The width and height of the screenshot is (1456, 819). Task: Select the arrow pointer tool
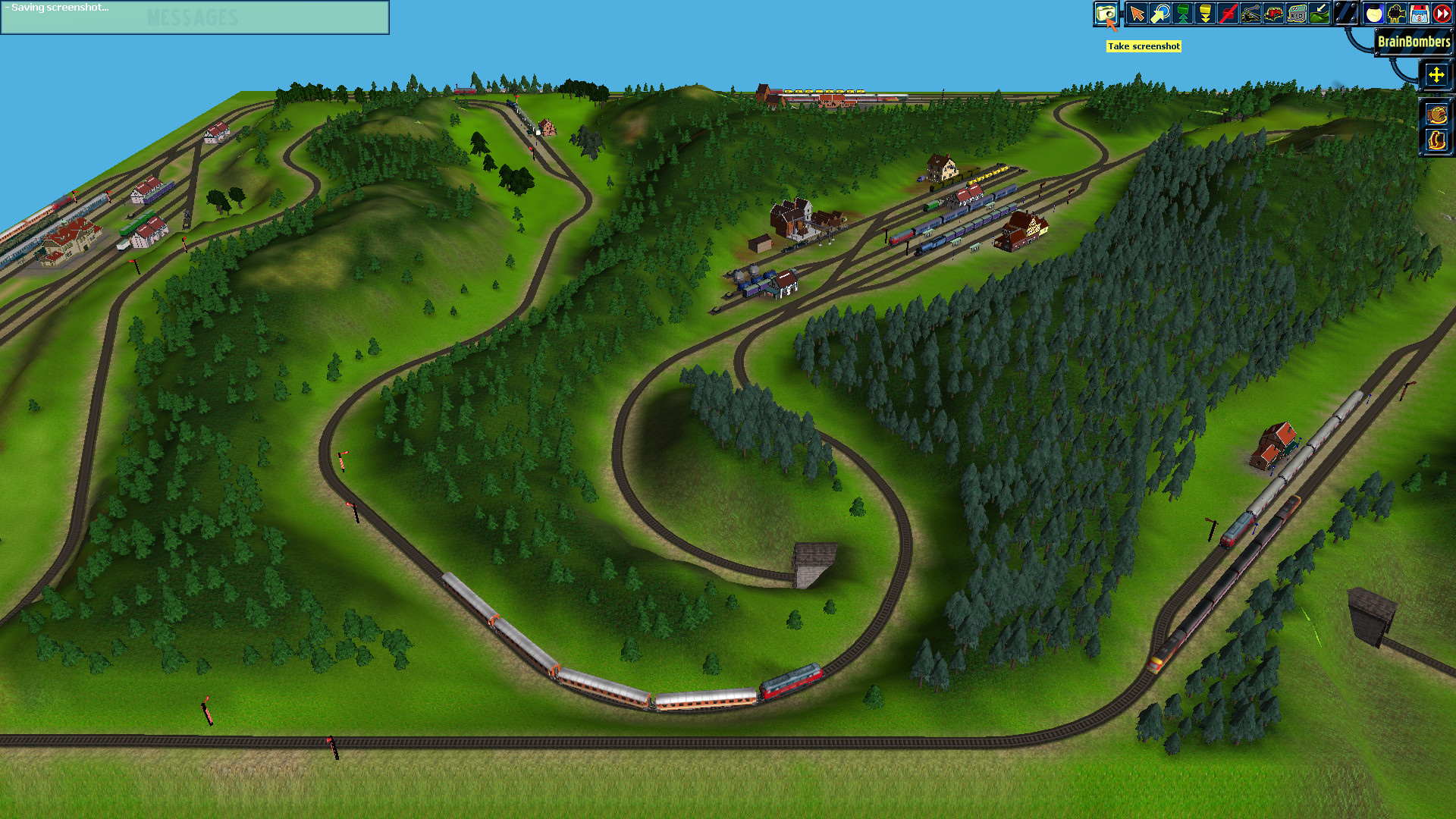[x=1137, y=13]
